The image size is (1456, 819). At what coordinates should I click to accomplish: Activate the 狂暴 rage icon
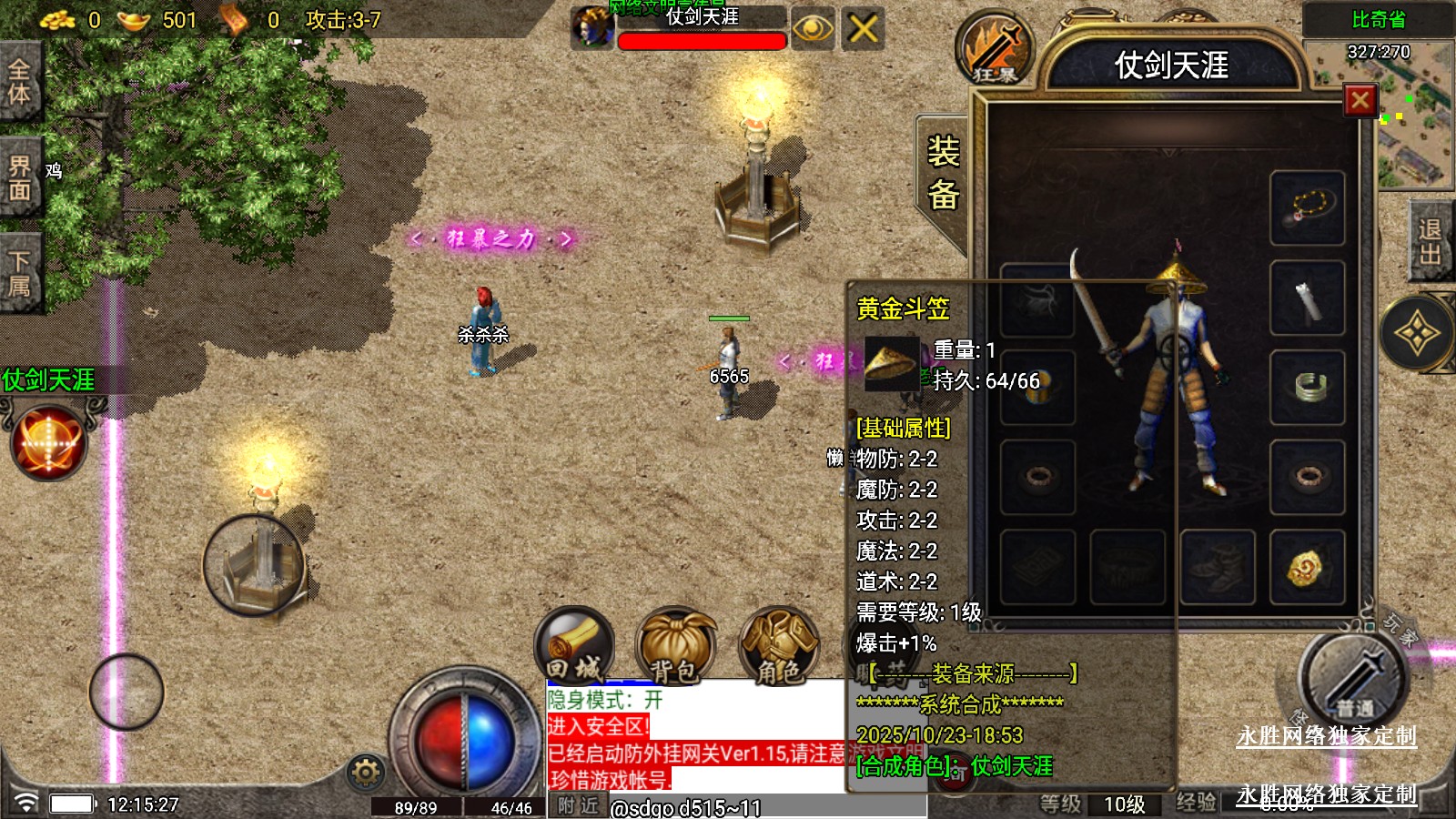[x=995, y=49]
